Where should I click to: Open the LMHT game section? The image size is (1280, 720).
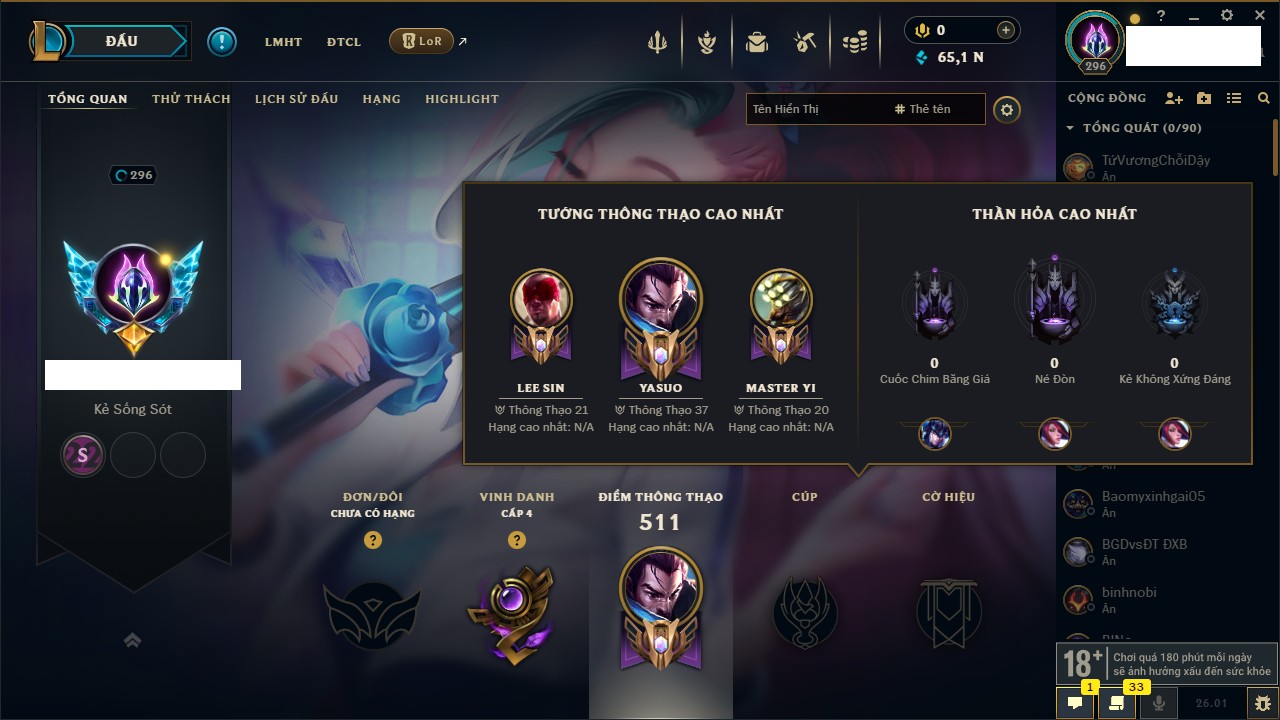[x=283, y=42]
